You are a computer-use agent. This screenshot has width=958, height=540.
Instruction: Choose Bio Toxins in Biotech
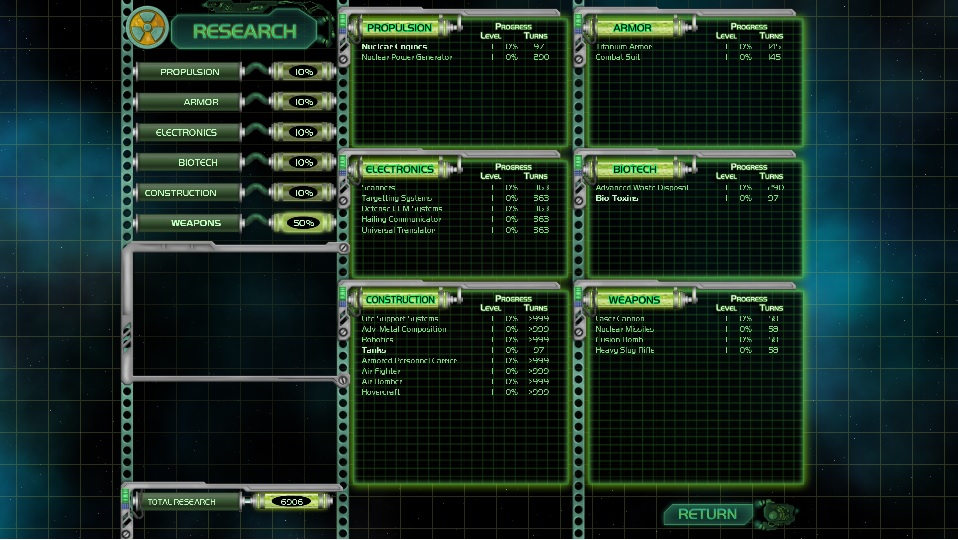pyautogui.click(x=617, y=198)
